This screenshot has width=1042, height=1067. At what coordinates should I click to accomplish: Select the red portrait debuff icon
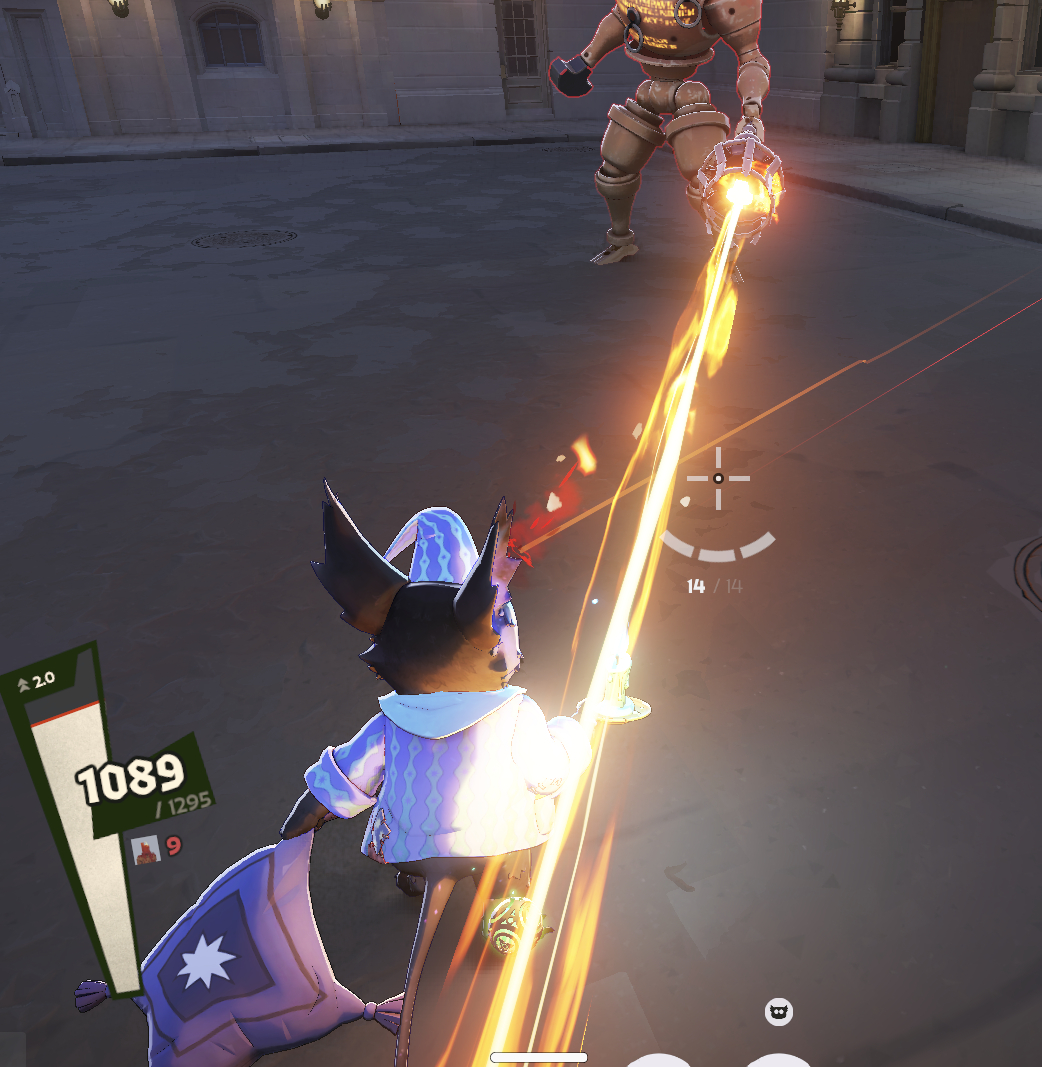(146, 849)
